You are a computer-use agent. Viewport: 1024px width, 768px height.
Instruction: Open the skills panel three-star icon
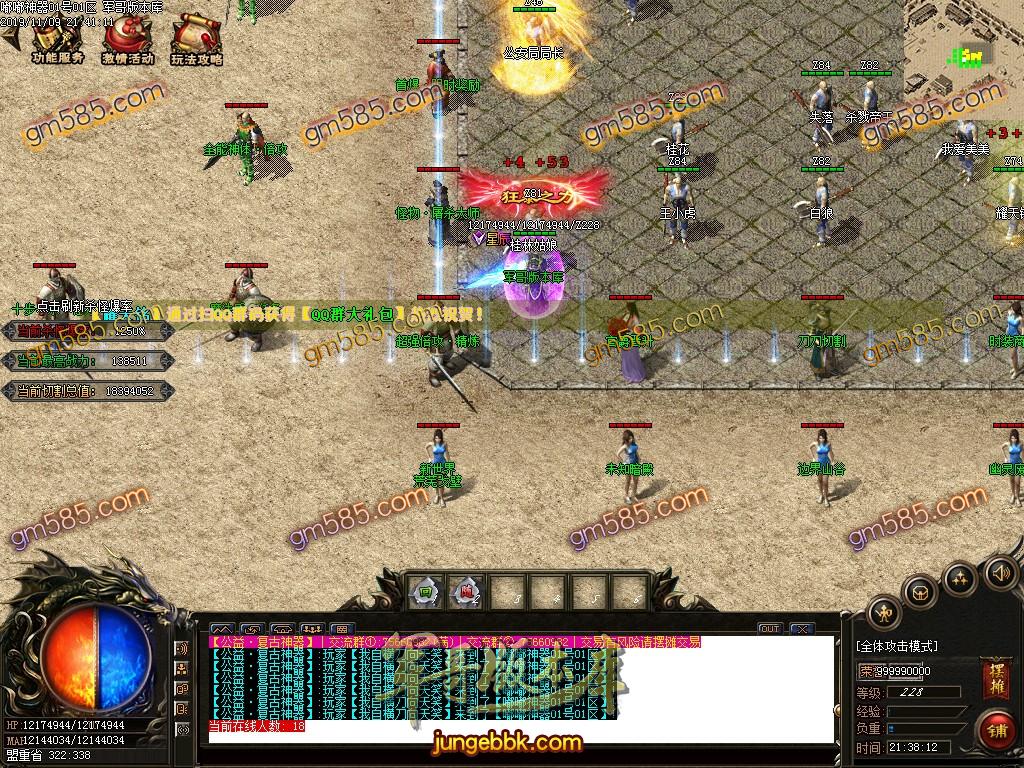pos(960,578)
